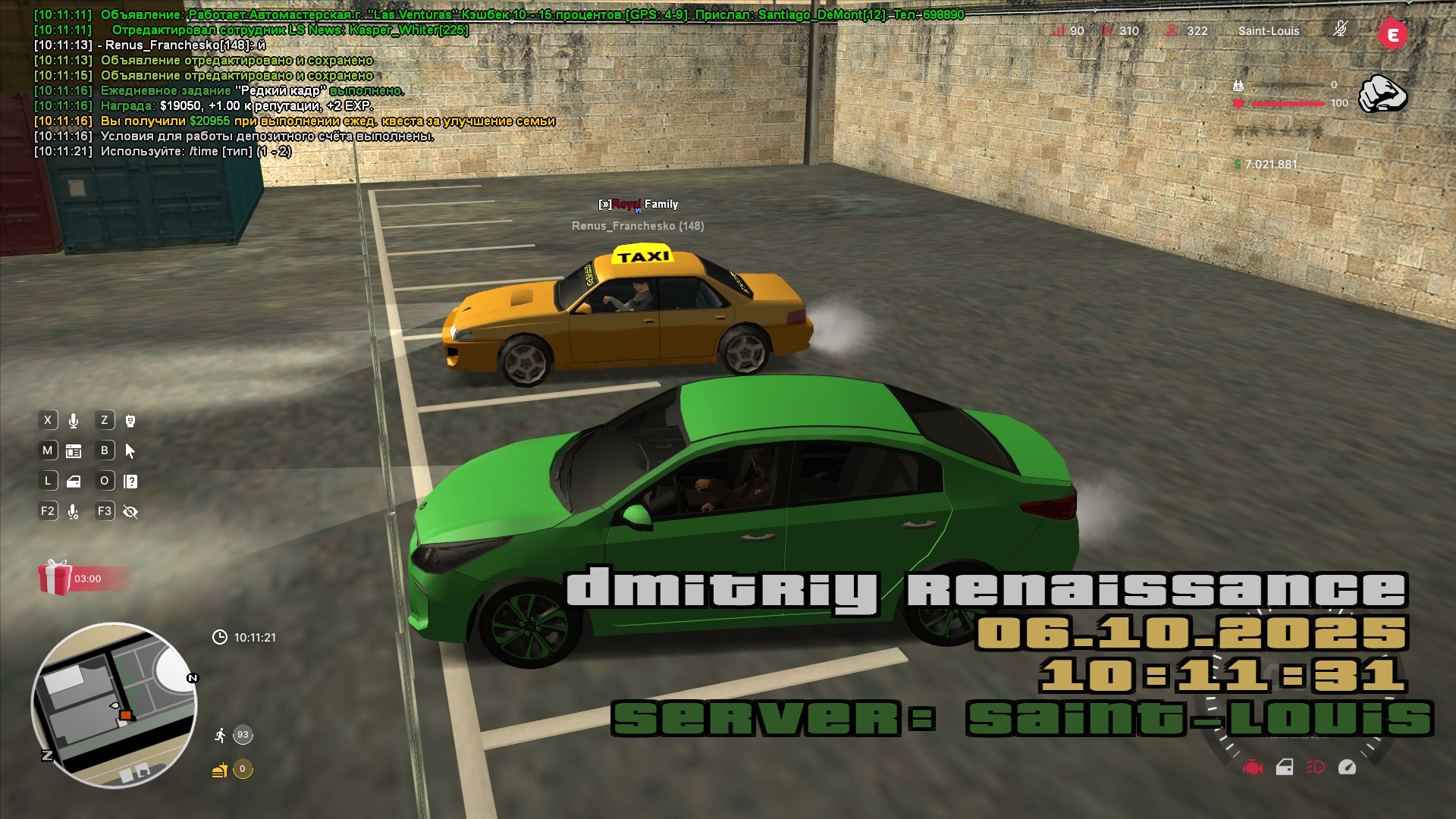Viewport: 1456px width, 819px height.
Task: Select the fist weapon icon
Action: pos(1382,94)
